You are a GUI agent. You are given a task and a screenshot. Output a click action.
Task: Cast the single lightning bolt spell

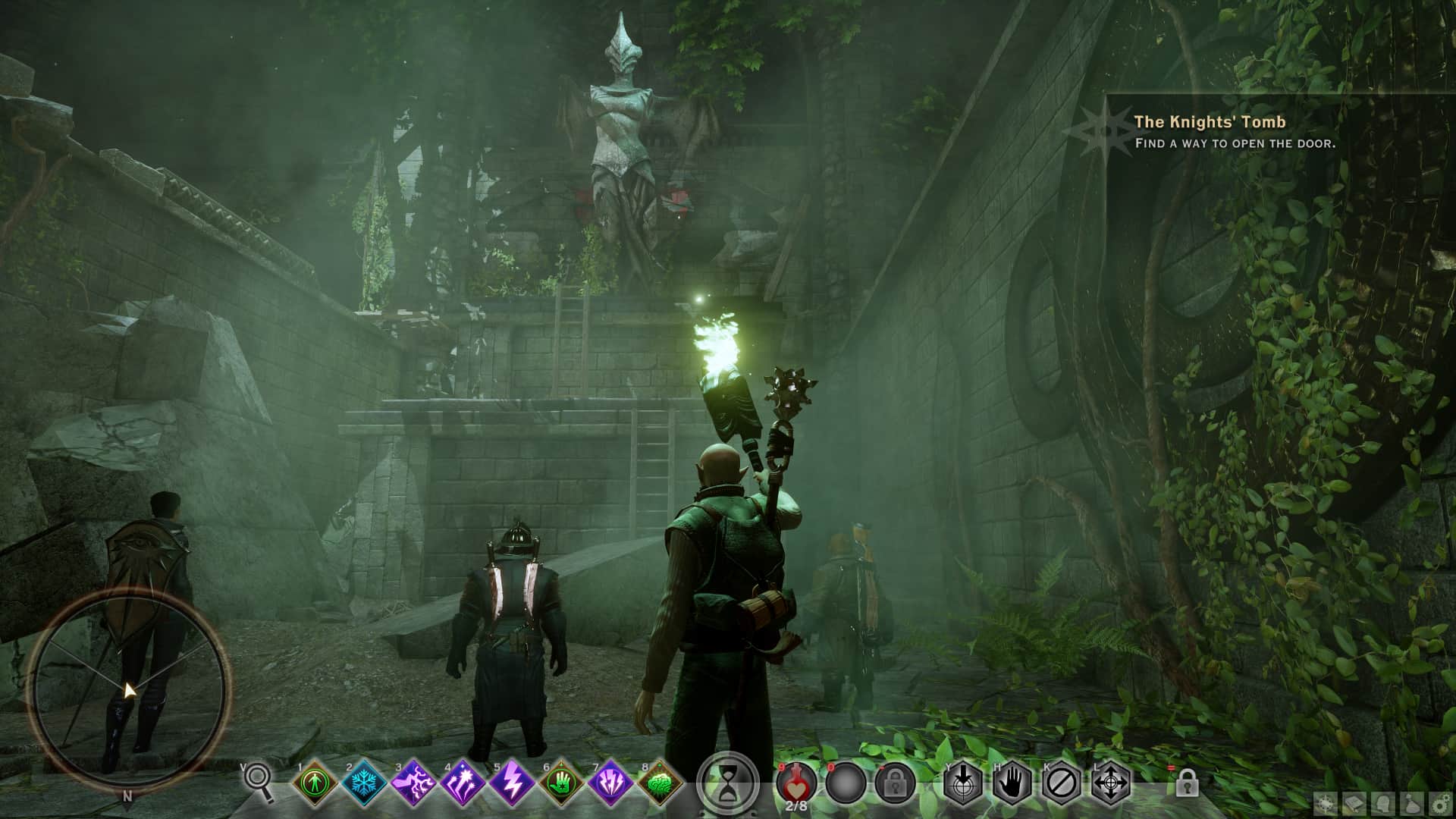(x=512, y=783)
